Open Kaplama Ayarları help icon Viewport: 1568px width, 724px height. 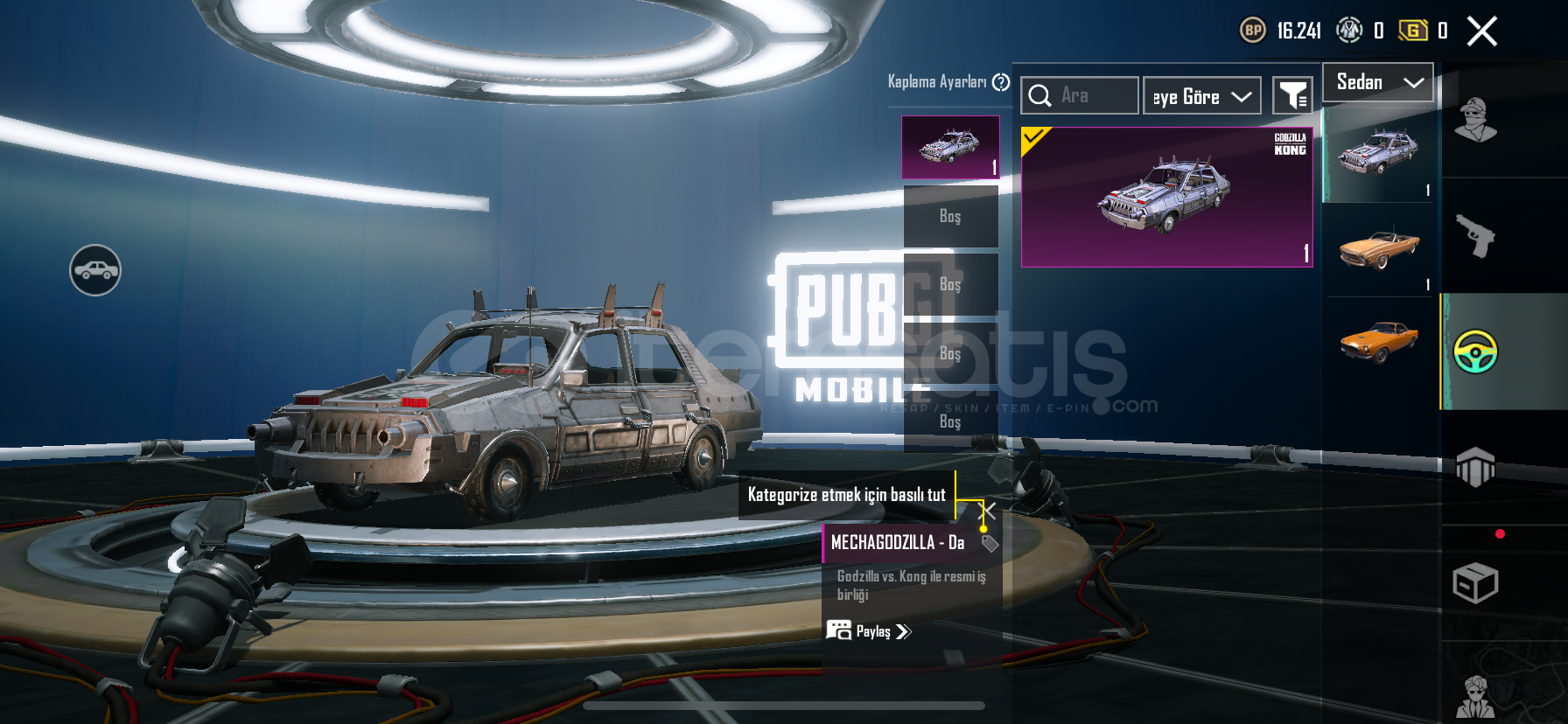tap(1001, 82)
